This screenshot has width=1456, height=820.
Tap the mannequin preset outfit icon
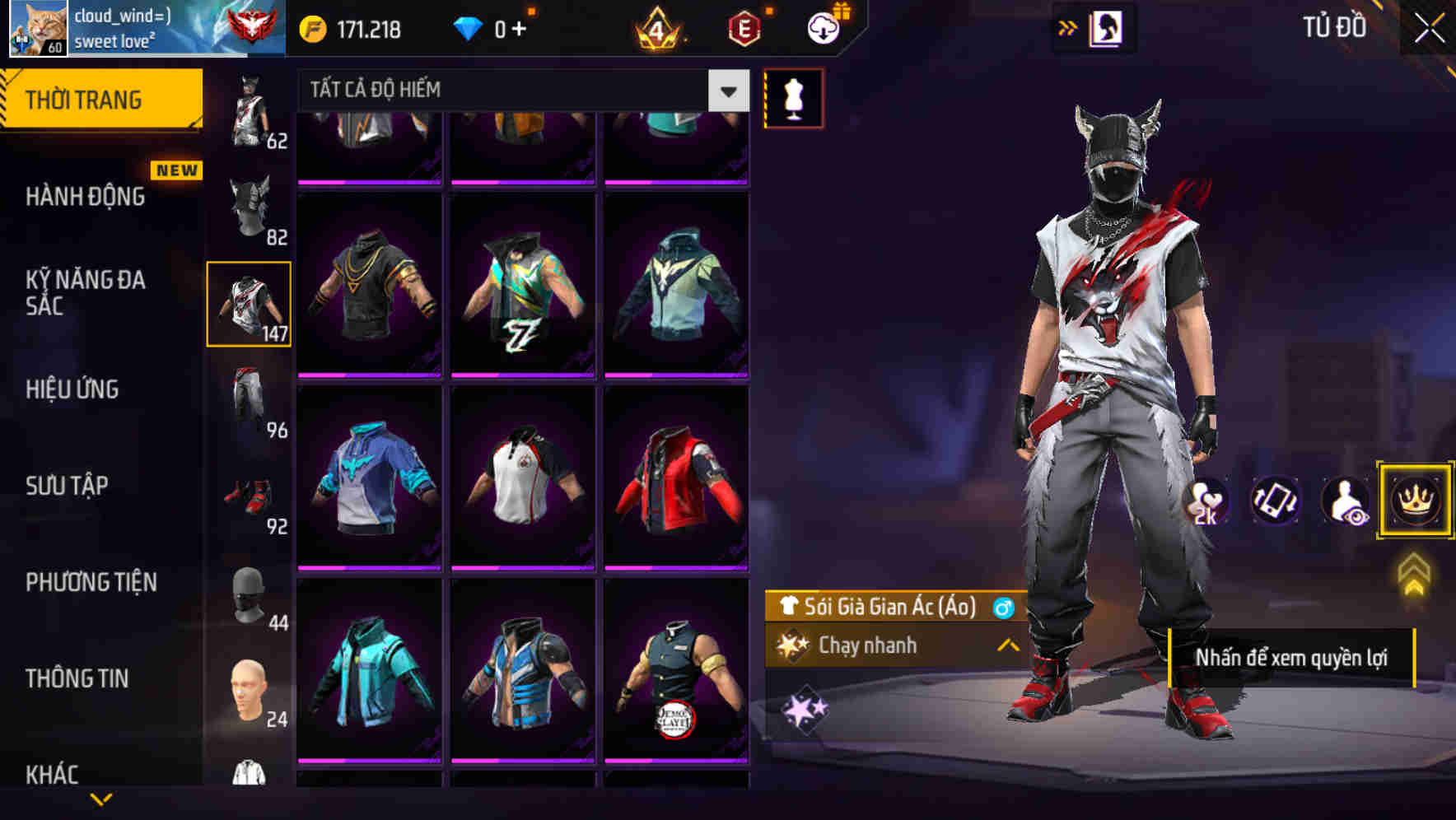[793, 98]
